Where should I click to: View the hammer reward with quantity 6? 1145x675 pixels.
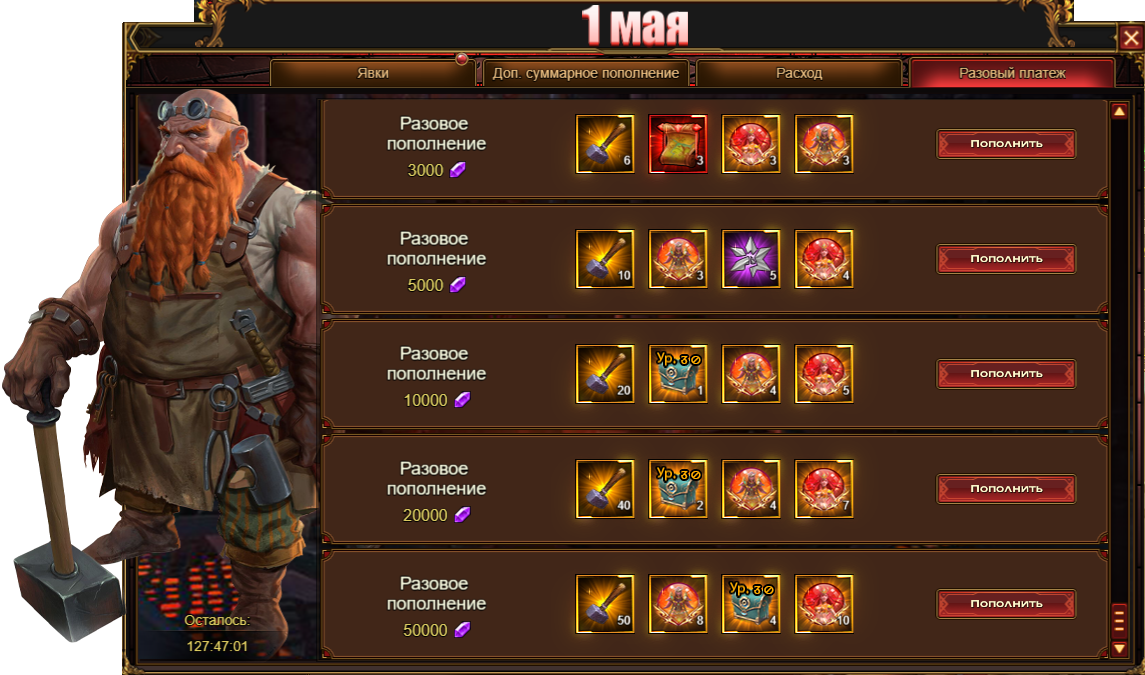(605, 144)
